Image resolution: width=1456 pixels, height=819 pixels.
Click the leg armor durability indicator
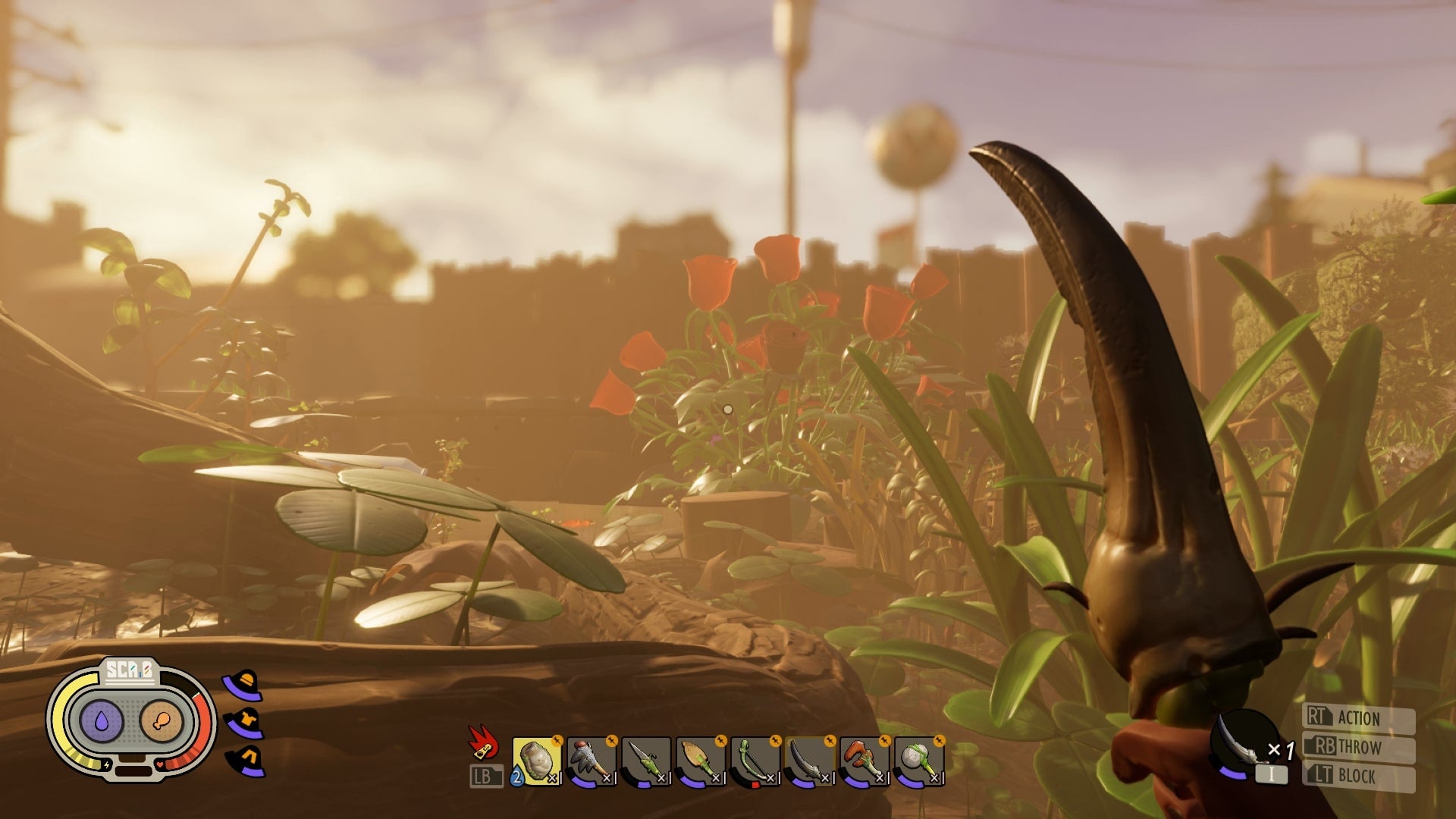coord(245,760)
